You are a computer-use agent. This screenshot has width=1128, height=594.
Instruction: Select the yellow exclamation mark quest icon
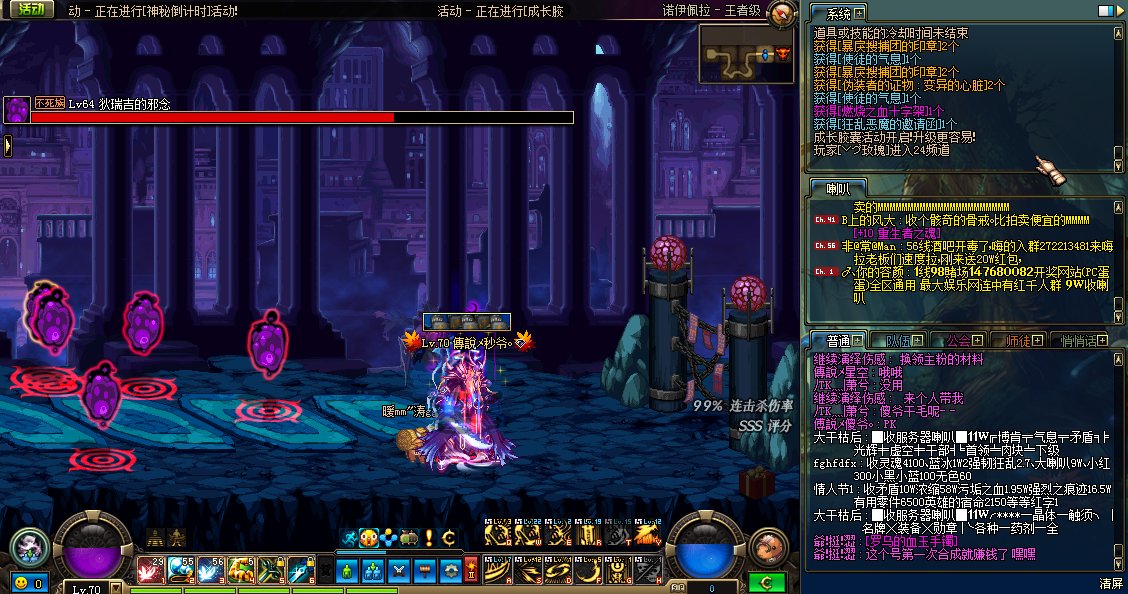coord(429,538)
